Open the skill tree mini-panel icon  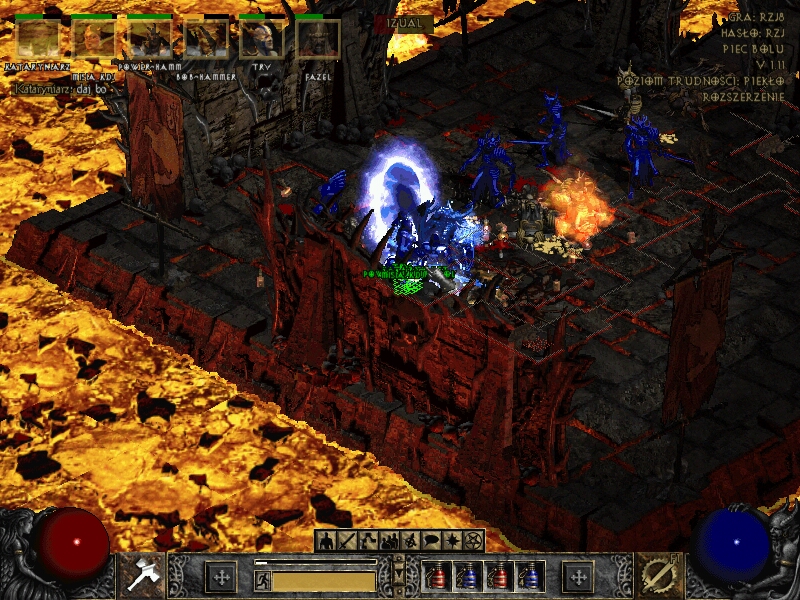(x=367, y=541)
